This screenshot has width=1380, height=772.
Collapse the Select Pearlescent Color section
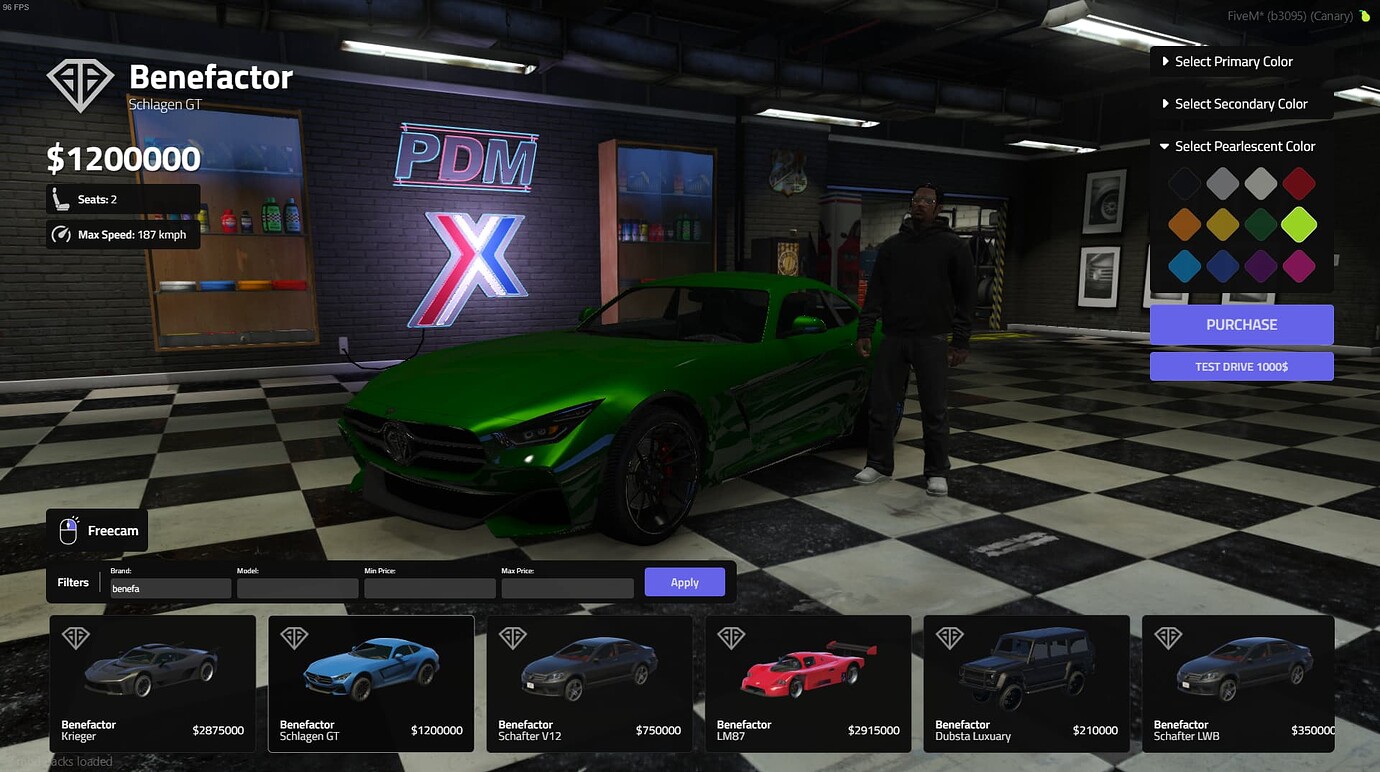1243,146
